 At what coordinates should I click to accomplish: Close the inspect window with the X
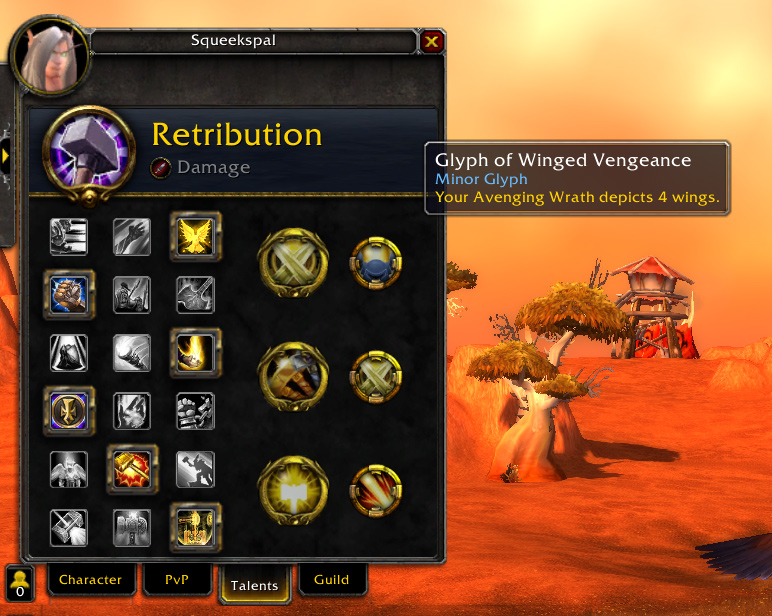point(431,41)
